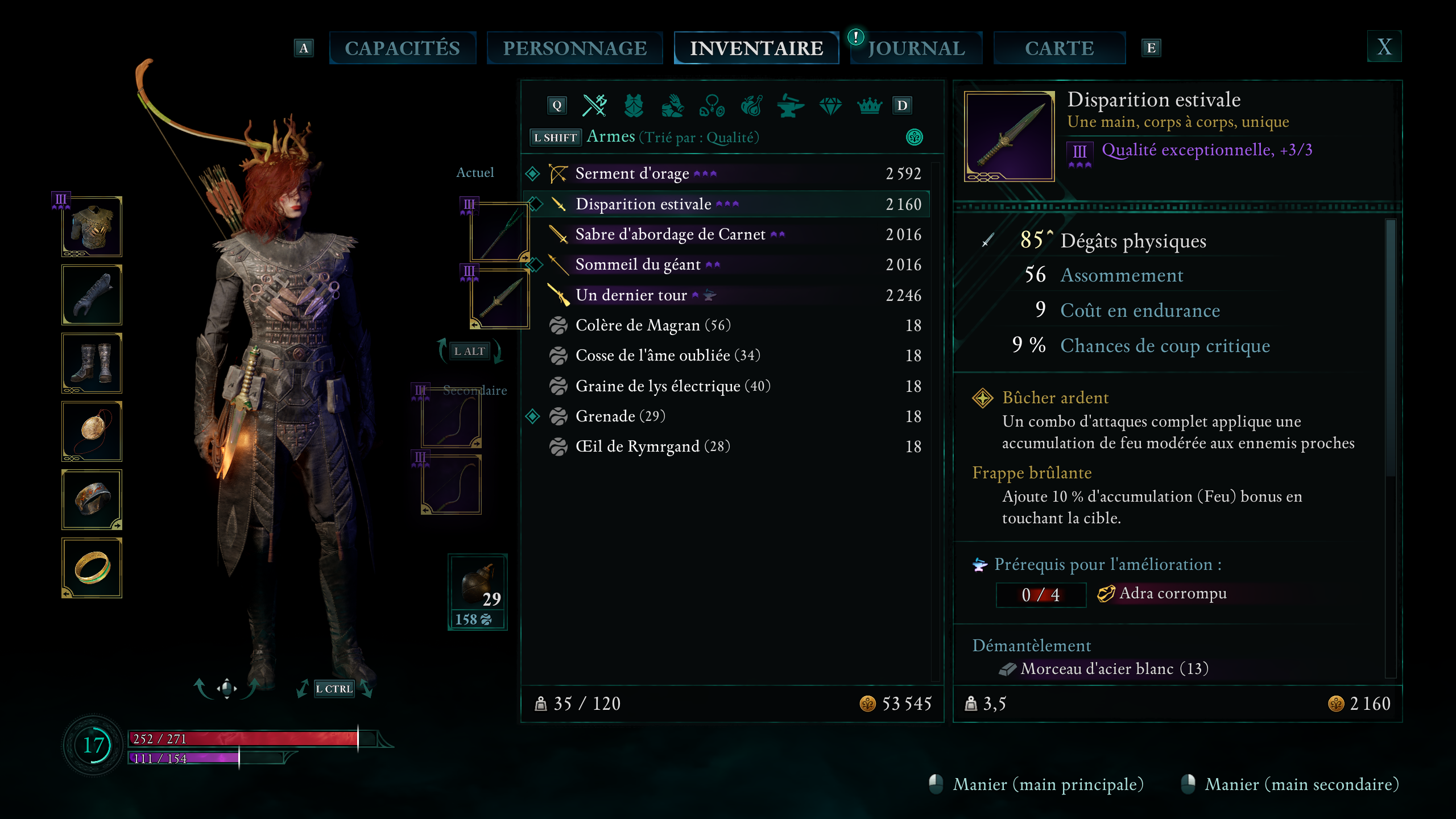Open the Journal tab
This screenshot has height=819, width=1456.
pyautogui.click(x=916, y=48)
